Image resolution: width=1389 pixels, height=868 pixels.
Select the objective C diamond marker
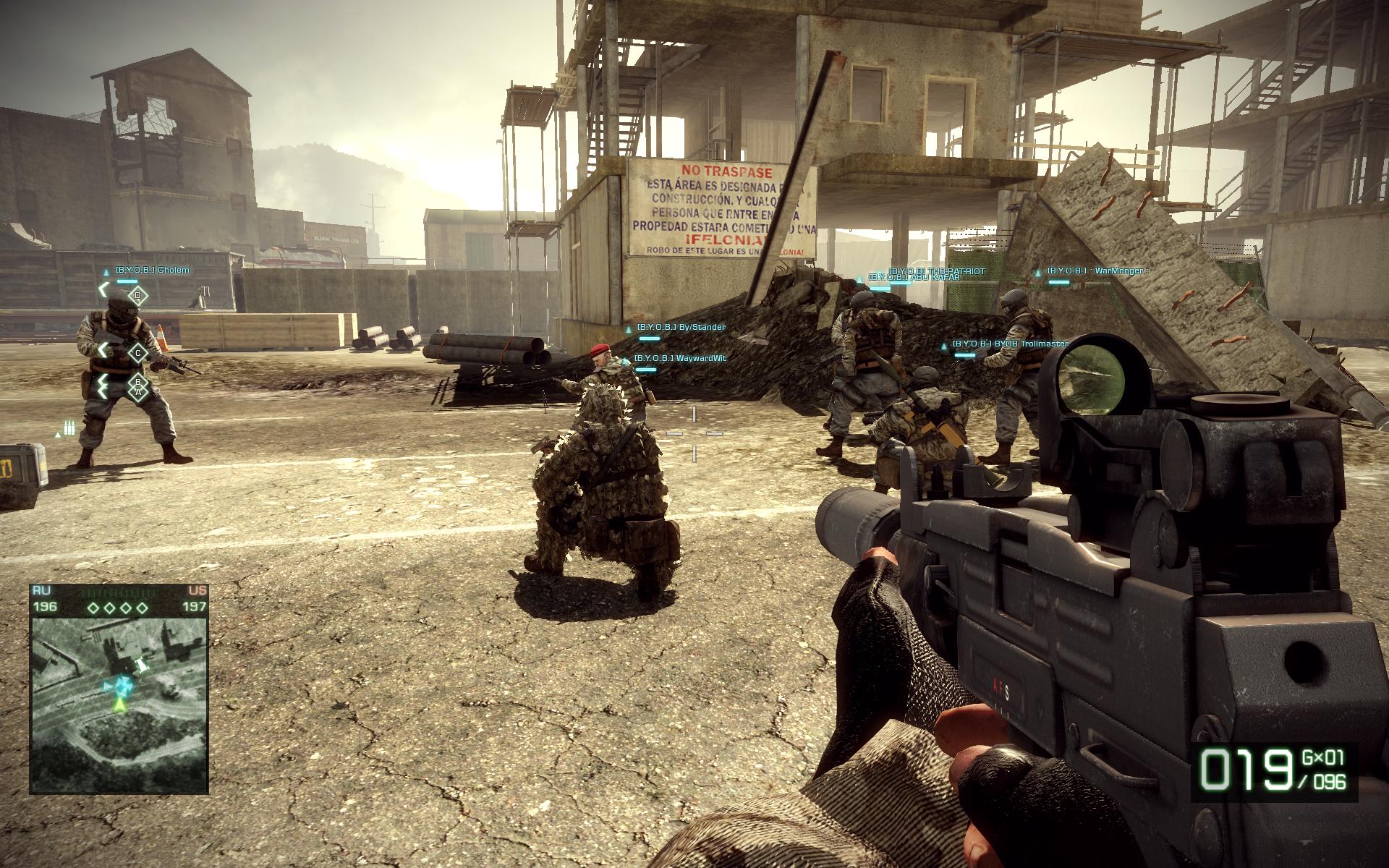click(137, 353)
